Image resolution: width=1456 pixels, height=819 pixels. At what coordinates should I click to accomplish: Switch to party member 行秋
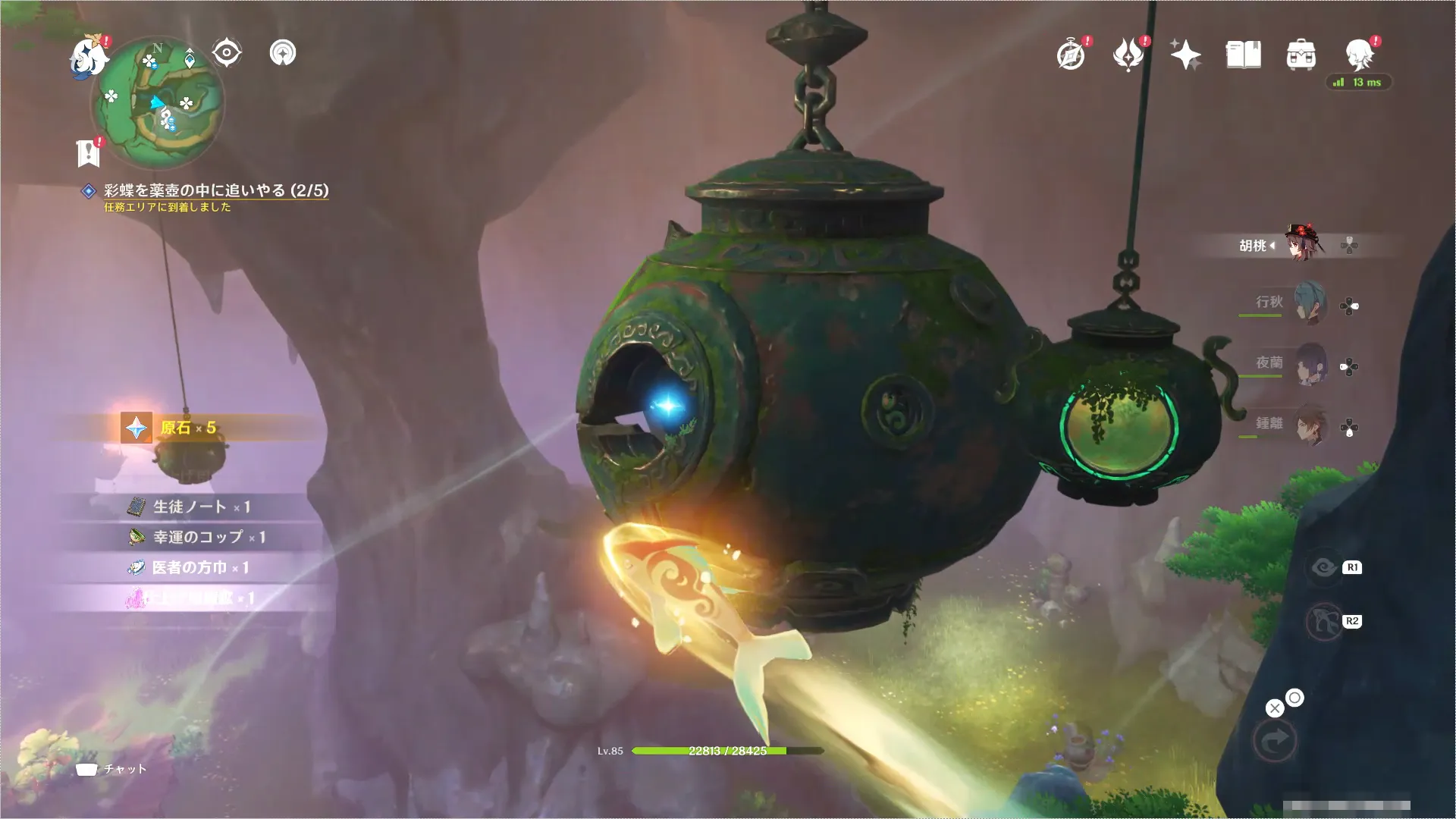[x=1309, y=303]
